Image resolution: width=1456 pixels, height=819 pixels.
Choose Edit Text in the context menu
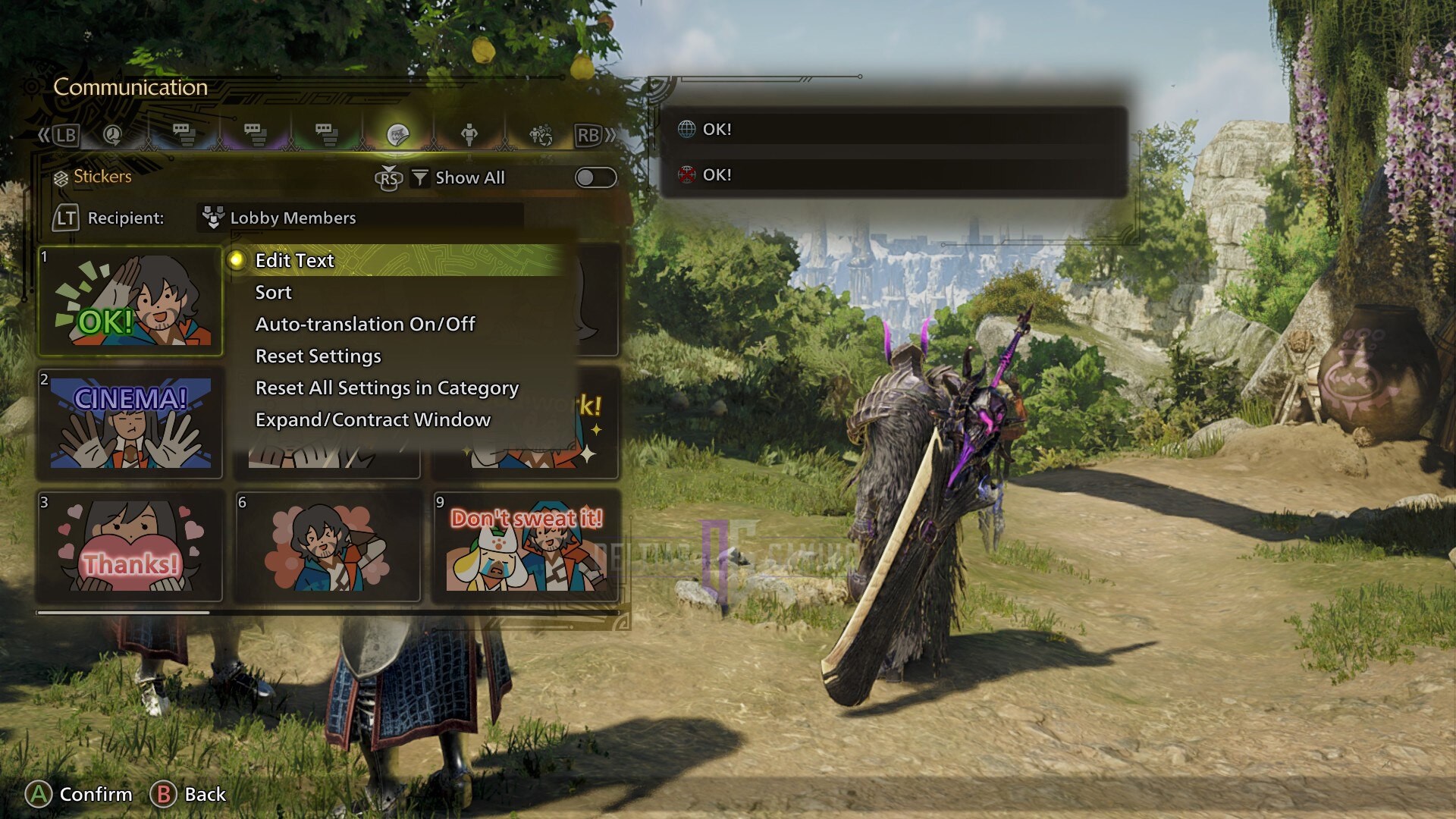click(295, 260)
